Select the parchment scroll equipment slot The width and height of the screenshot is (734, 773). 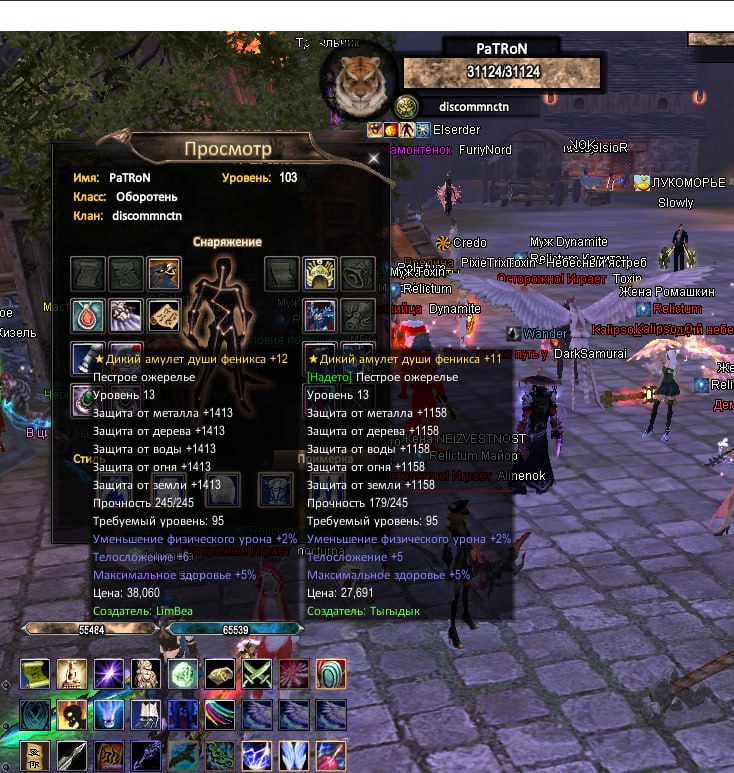(164, 315)
